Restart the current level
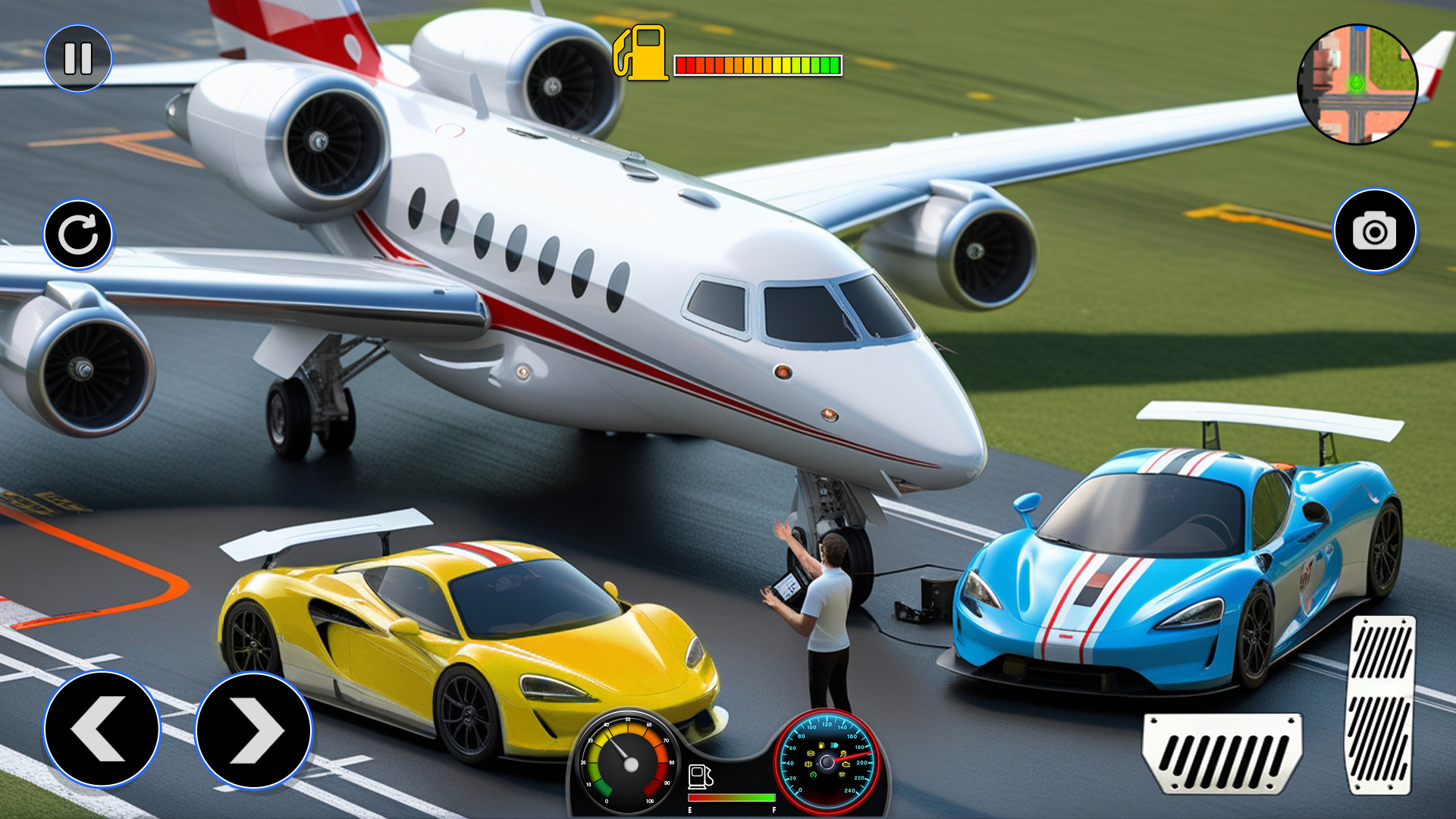 pos(79,233)
